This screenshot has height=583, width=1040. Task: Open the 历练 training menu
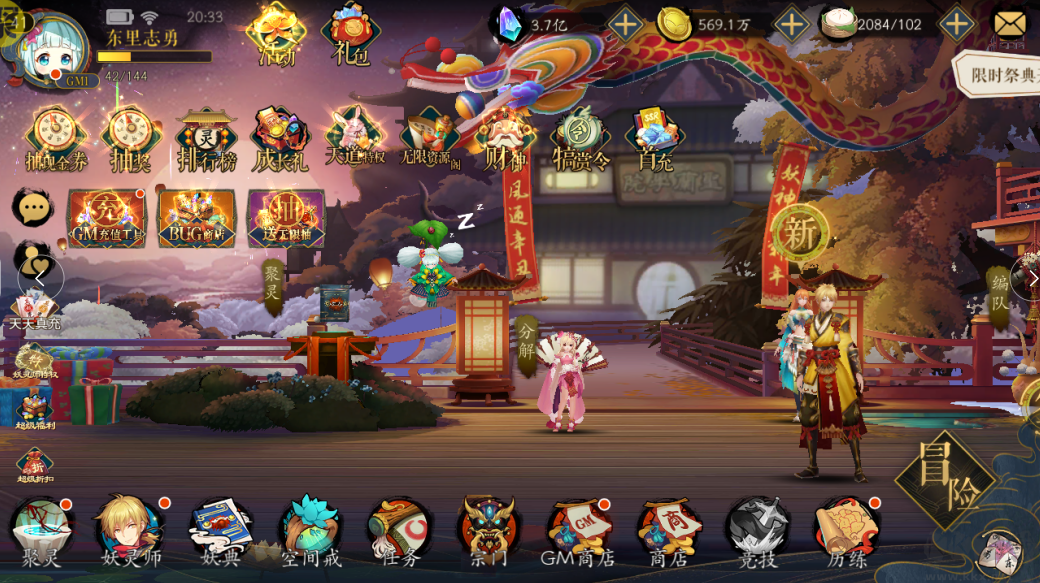coord(846,530)
